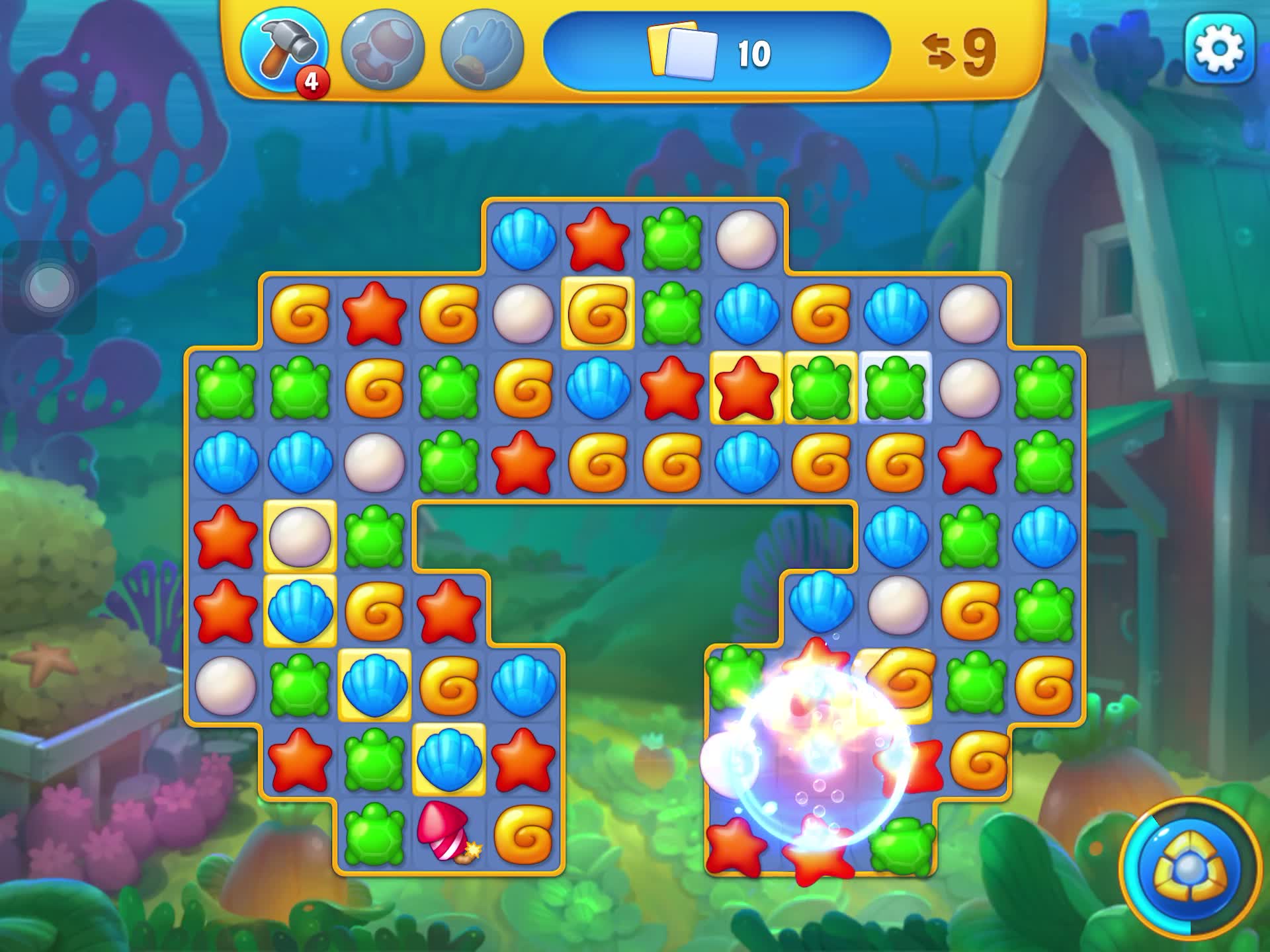Activate the round power-up button with triangle emblem
This screenshot has height=952, width=1270.
(x=1189, y=868)
